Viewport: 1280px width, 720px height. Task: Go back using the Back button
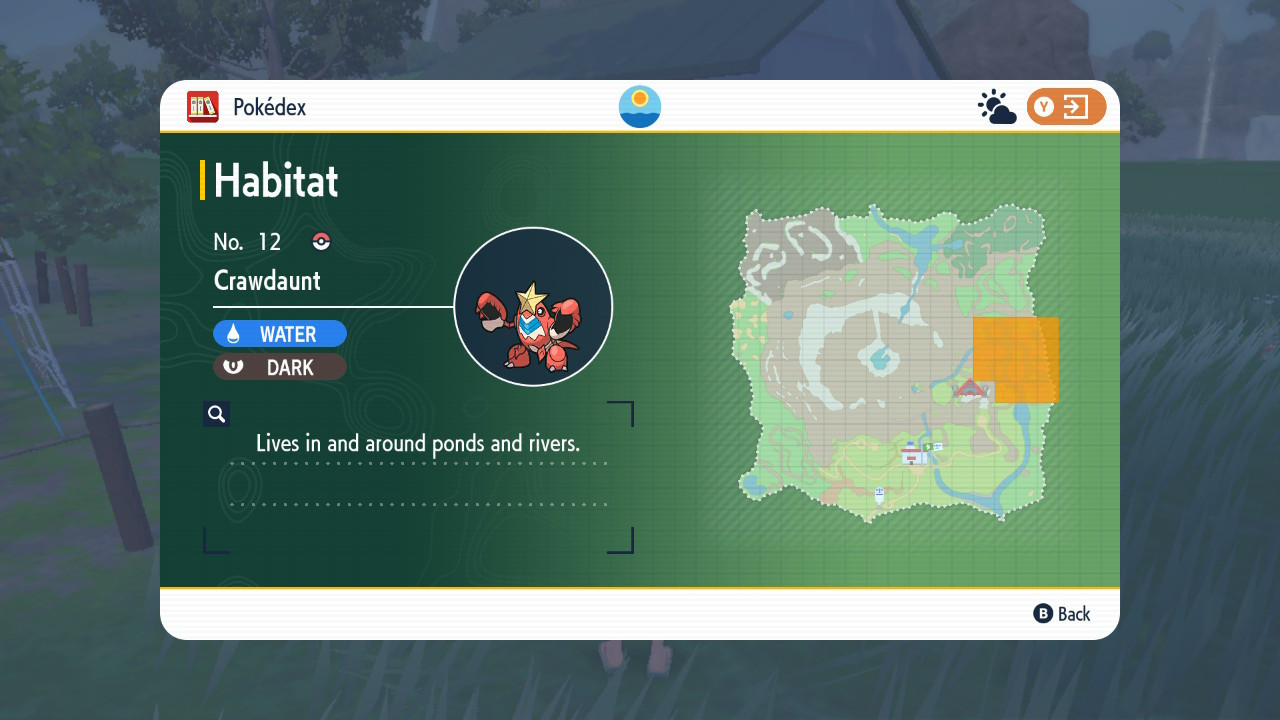point(1062,614)
